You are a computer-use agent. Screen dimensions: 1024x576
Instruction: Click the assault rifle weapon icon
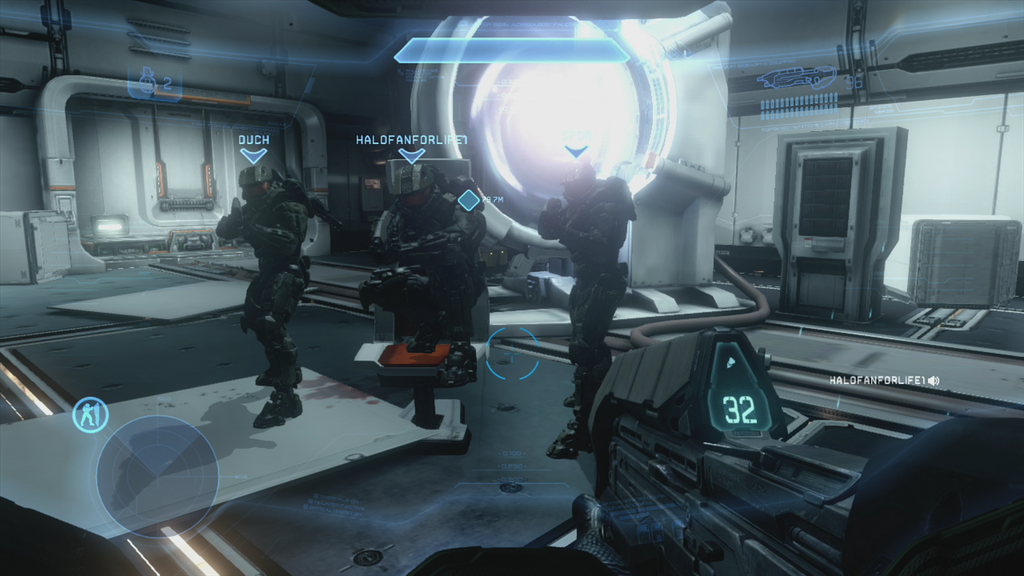[797, 77]
